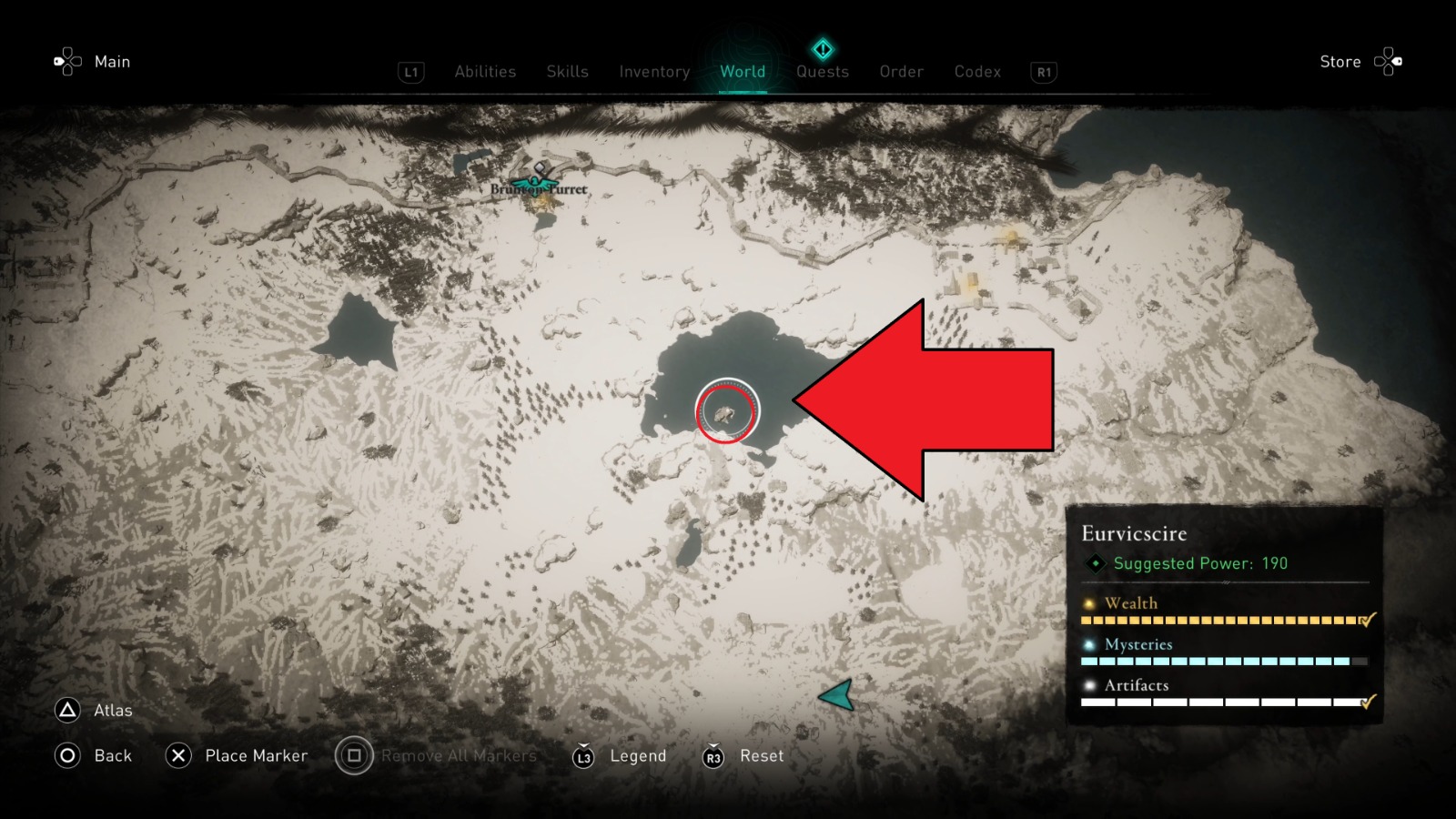Select the teal player position arrow

click(x=837, y=696)
